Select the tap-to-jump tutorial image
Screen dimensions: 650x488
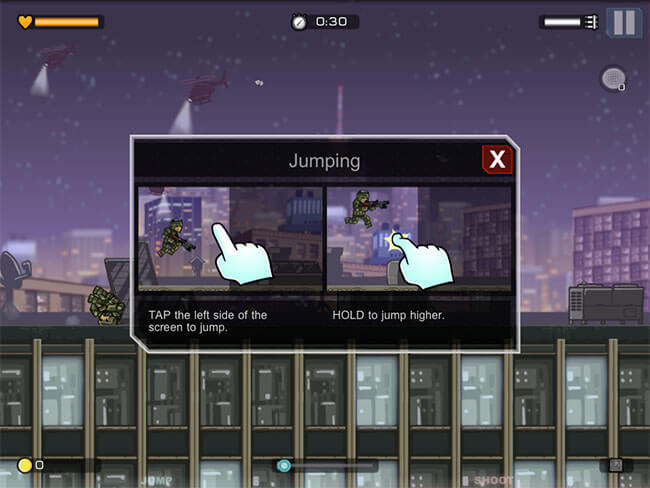(x=230, y=238)
